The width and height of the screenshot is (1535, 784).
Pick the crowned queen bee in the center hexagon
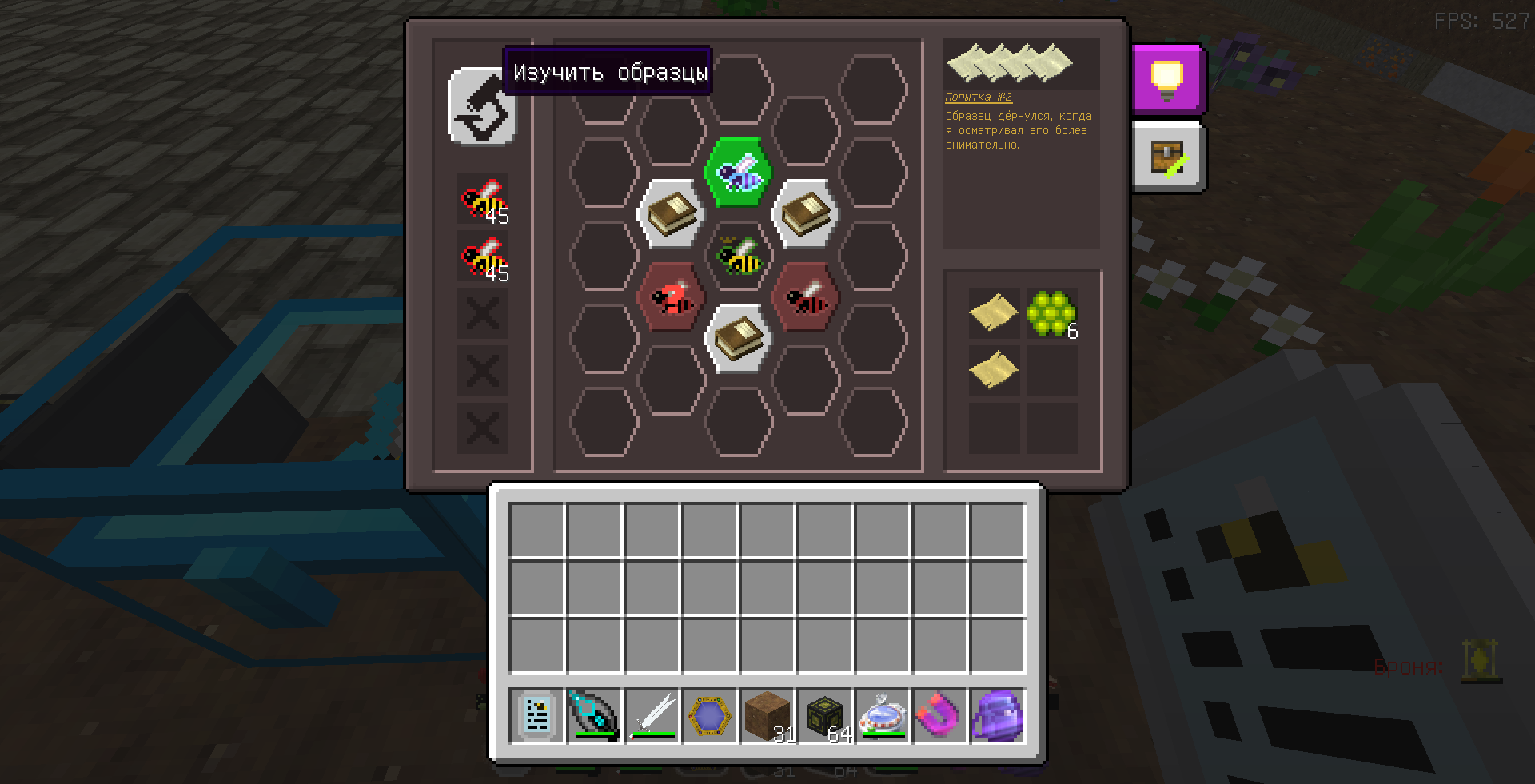click(738, 256)
